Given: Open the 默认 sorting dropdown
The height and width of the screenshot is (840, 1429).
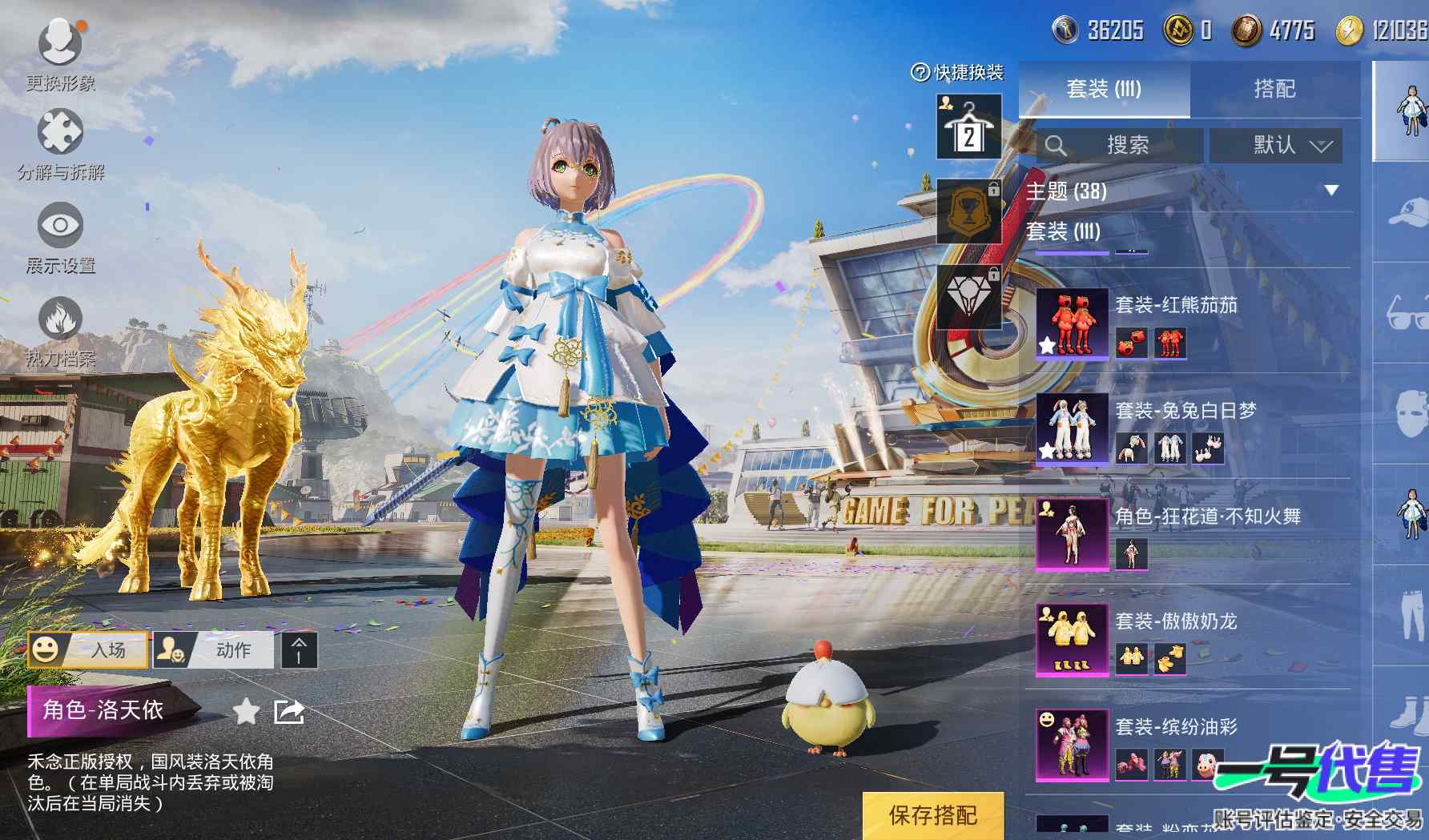Looking at the screenshot, I should [x=1275, y=146].
